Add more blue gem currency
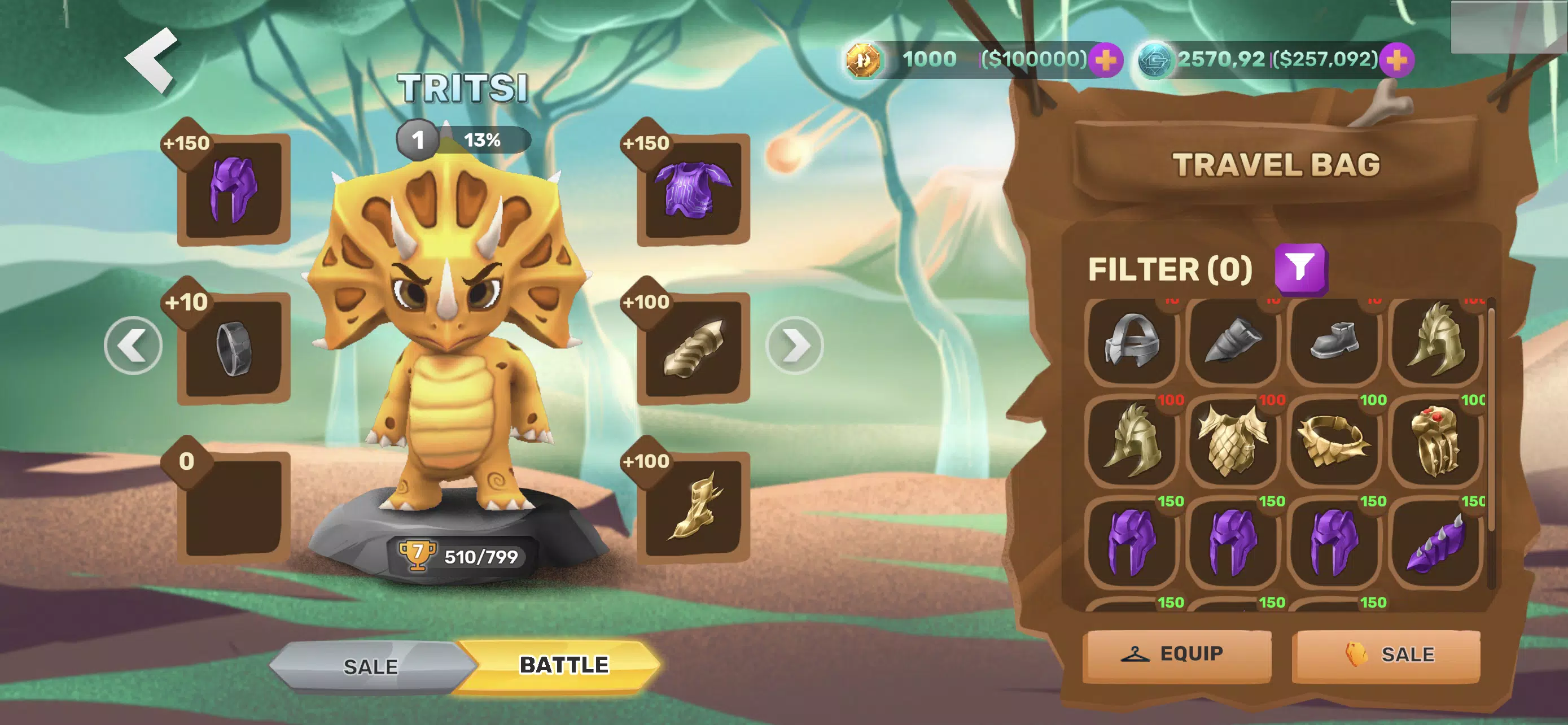Viewport: 1568px width, 725px height. [1396, 60]
